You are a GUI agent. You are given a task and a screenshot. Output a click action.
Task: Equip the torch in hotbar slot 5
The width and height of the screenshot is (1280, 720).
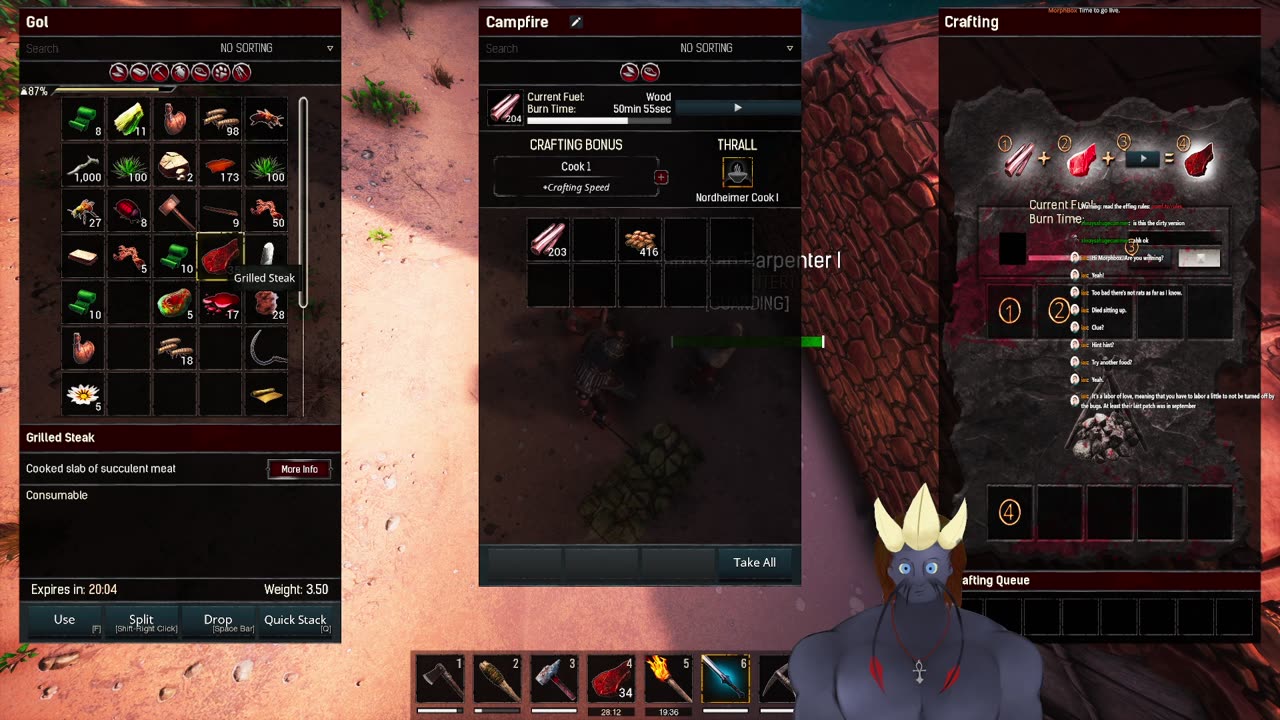(x=668, y=680)
